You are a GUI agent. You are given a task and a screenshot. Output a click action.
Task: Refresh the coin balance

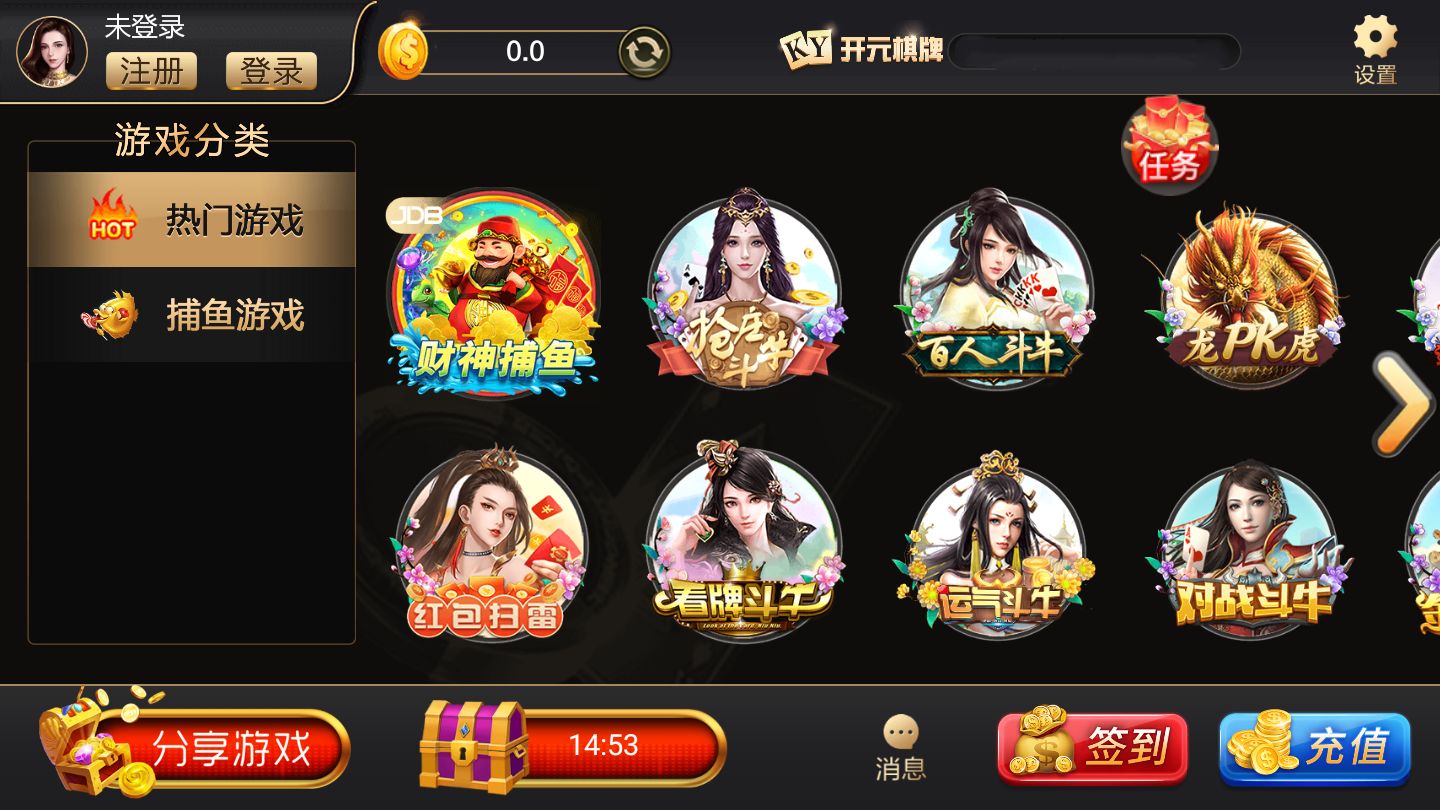click(645, 51)
